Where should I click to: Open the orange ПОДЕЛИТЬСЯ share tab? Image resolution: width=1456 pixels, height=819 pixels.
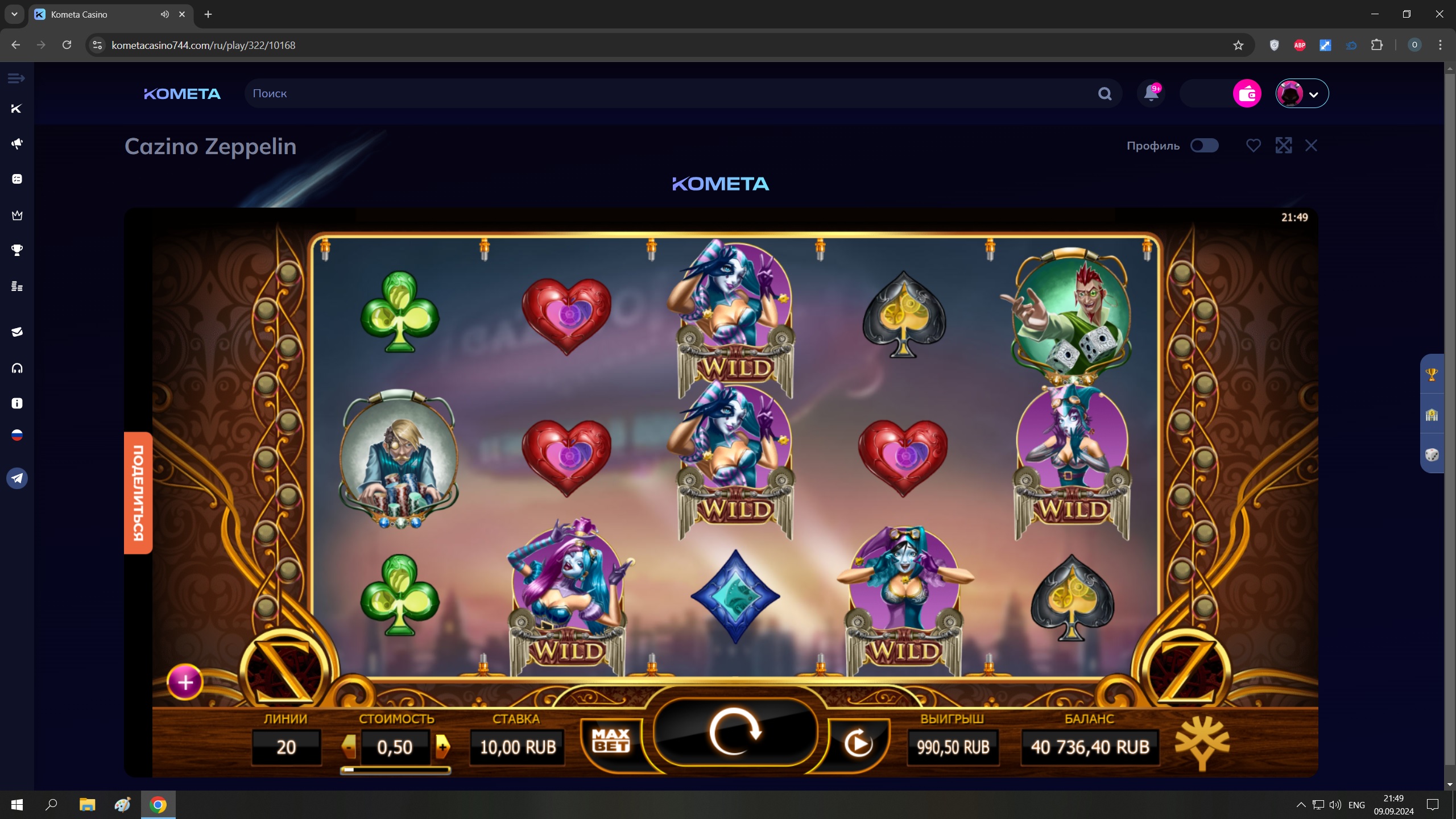138,493
